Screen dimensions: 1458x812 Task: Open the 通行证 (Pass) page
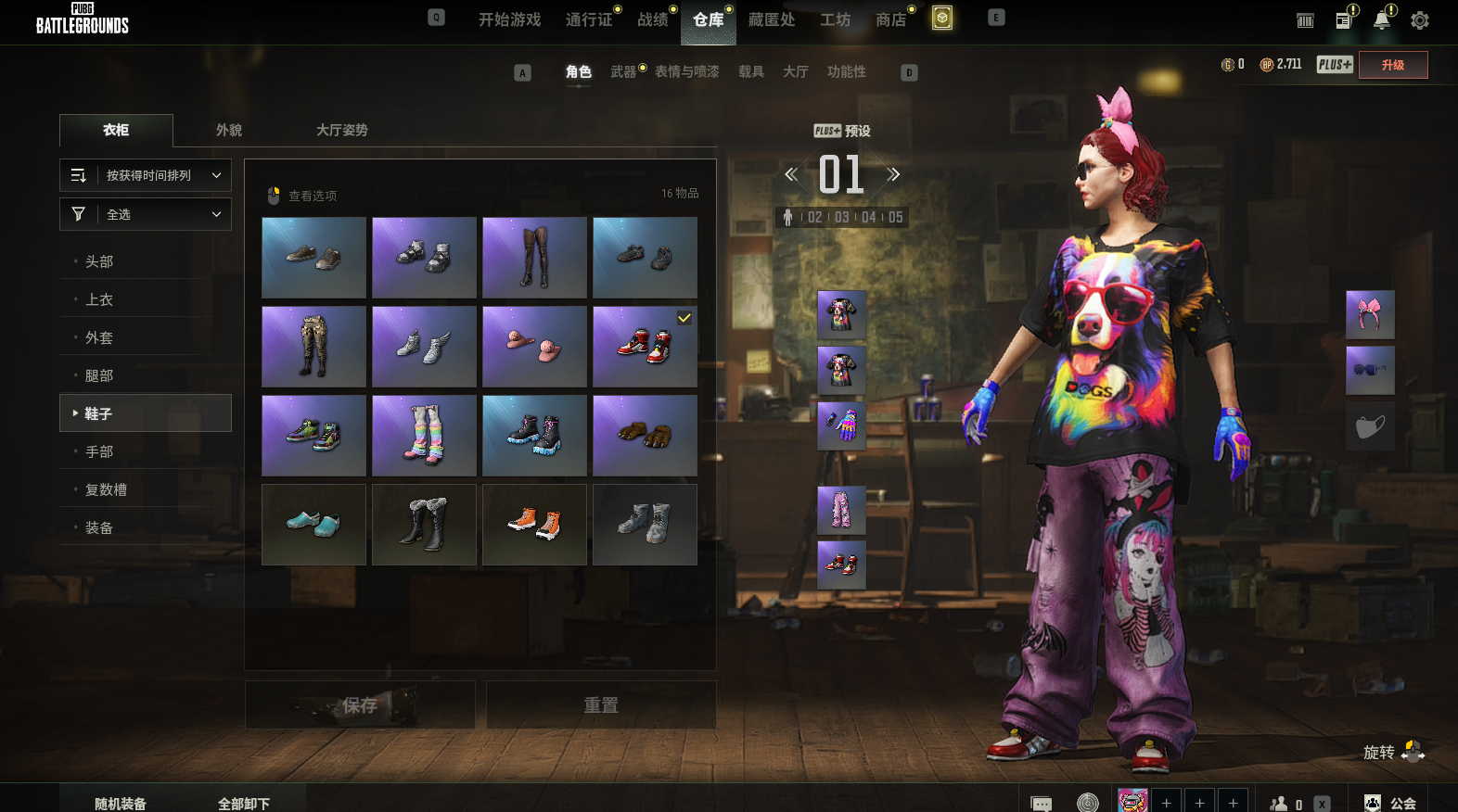[589, 19]
